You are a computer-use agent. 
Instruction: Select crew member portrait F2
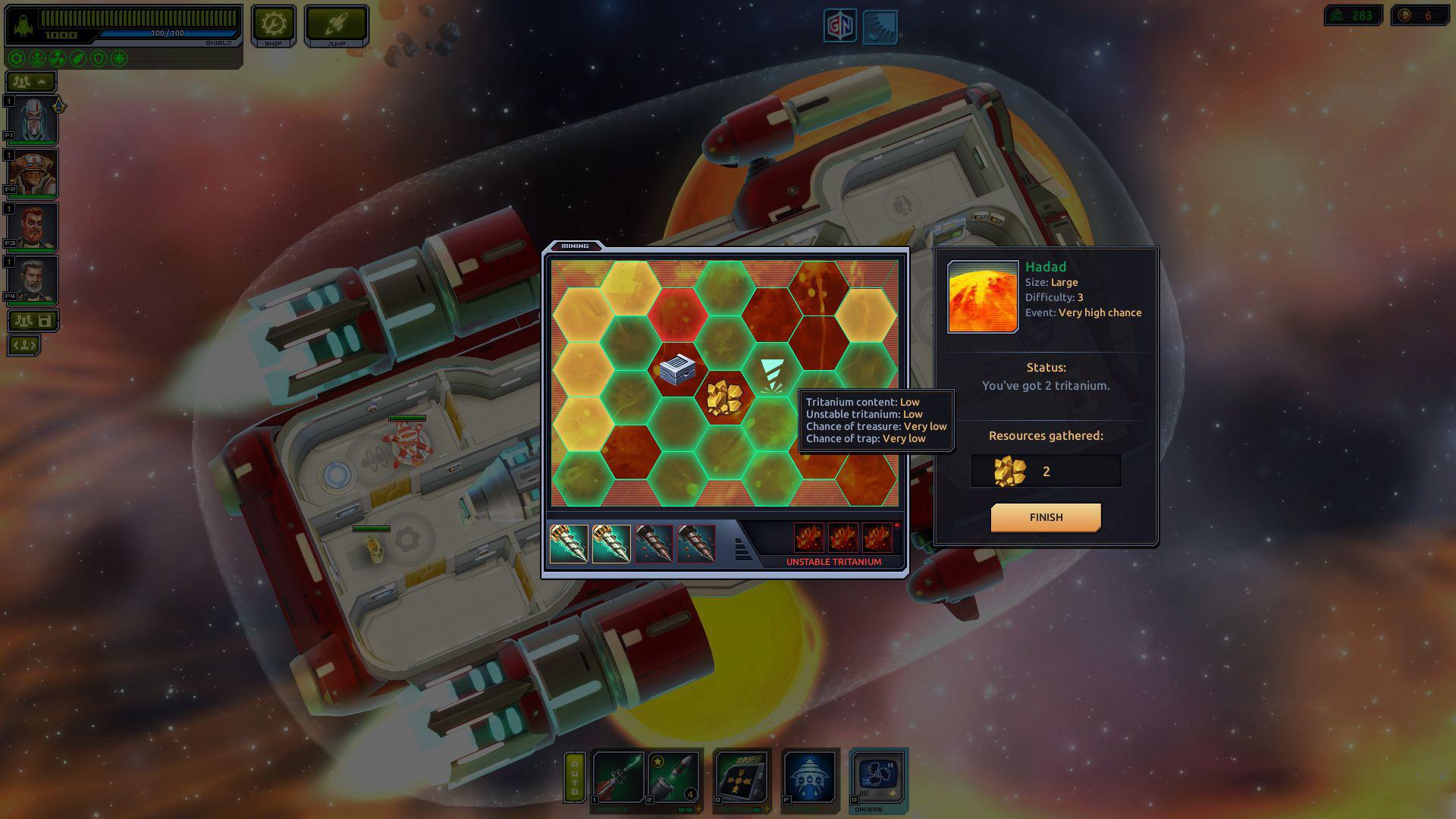click(30, 173)
